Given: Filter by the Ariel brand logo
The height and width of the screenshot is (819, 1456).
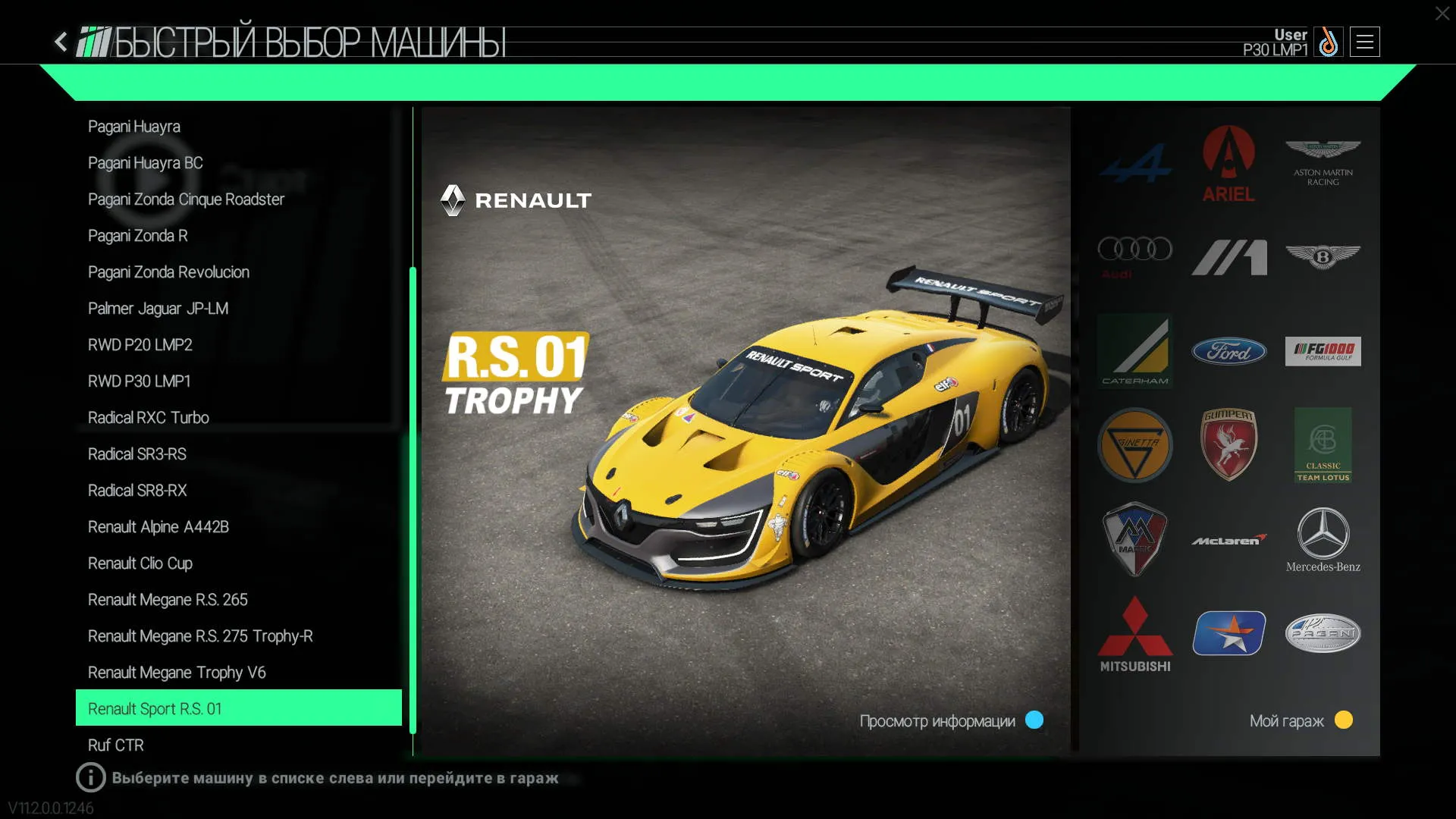Looking at the screenshot, I should [x=1228, y=164].
